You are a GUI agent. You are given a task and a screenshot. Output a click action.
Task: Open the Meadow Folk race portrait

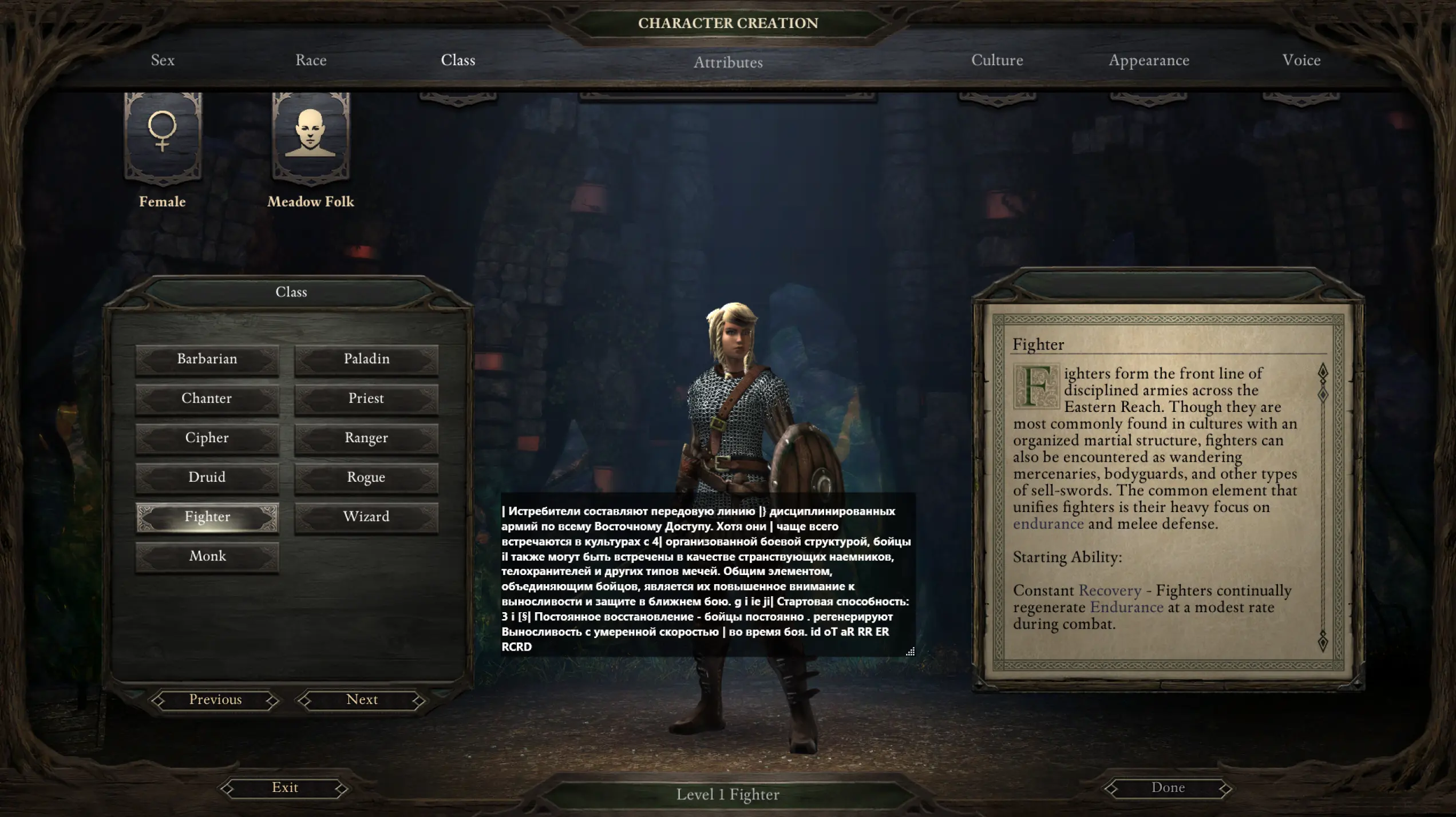(x=310, y=137)
